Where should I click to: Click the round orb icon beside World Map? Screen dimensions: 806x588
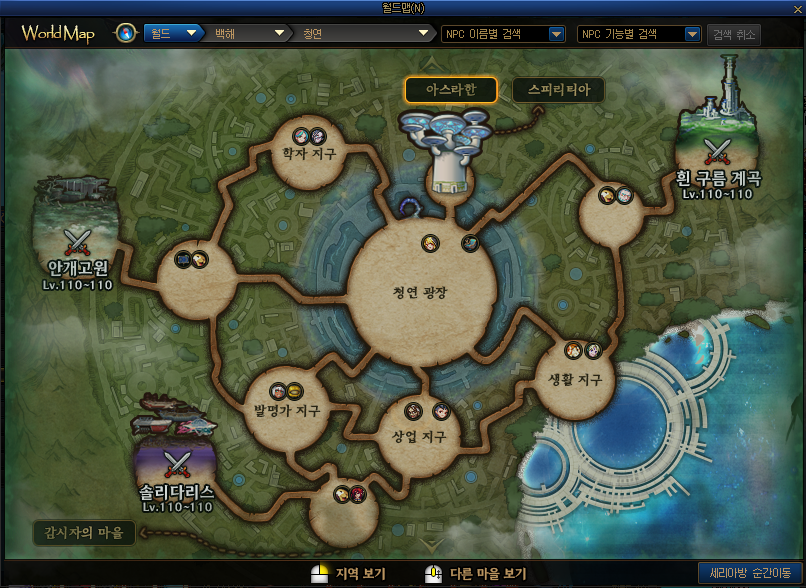point(126,34)
